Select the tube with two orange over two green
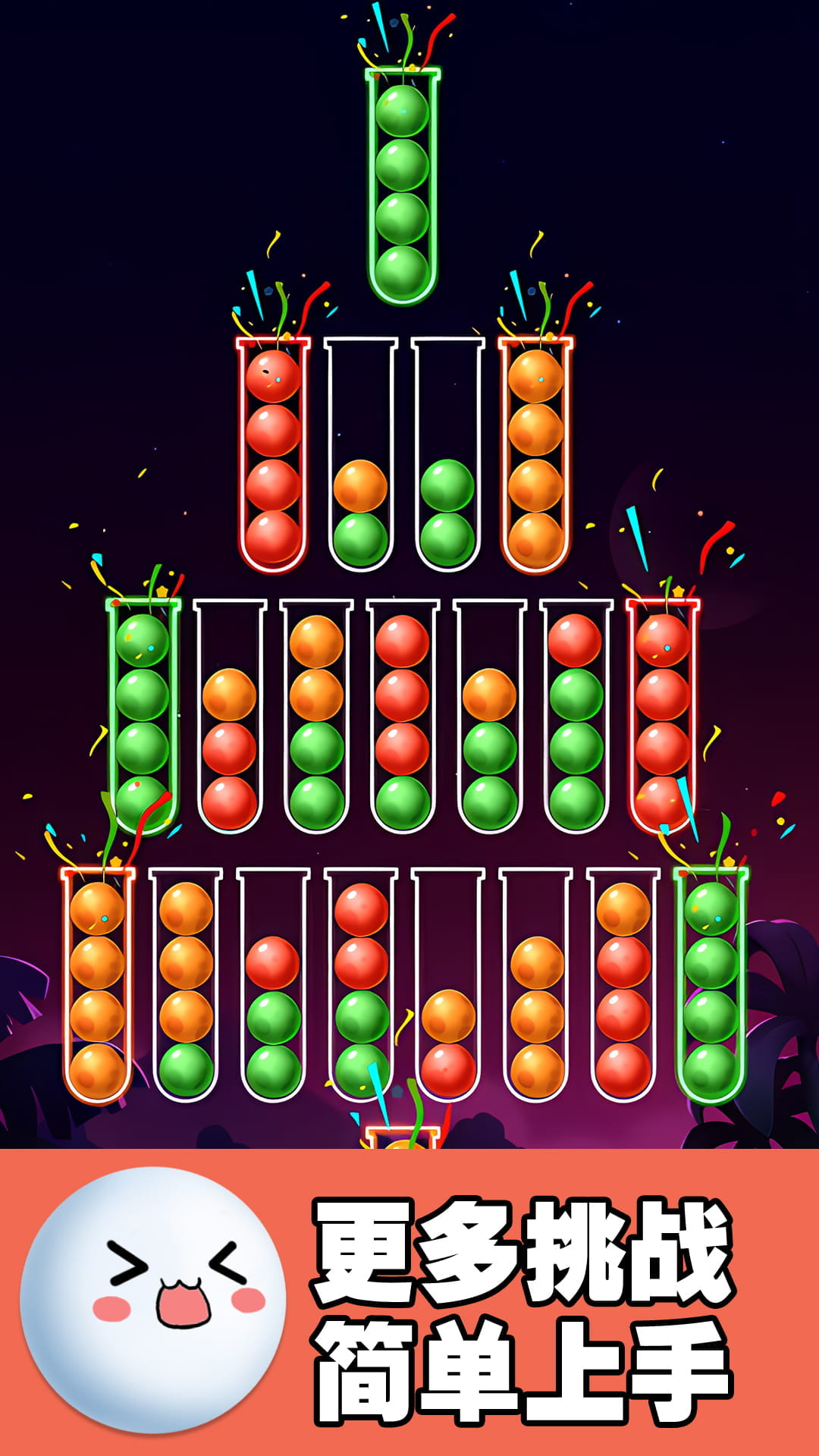819x1456 pixels. point(316,717)
